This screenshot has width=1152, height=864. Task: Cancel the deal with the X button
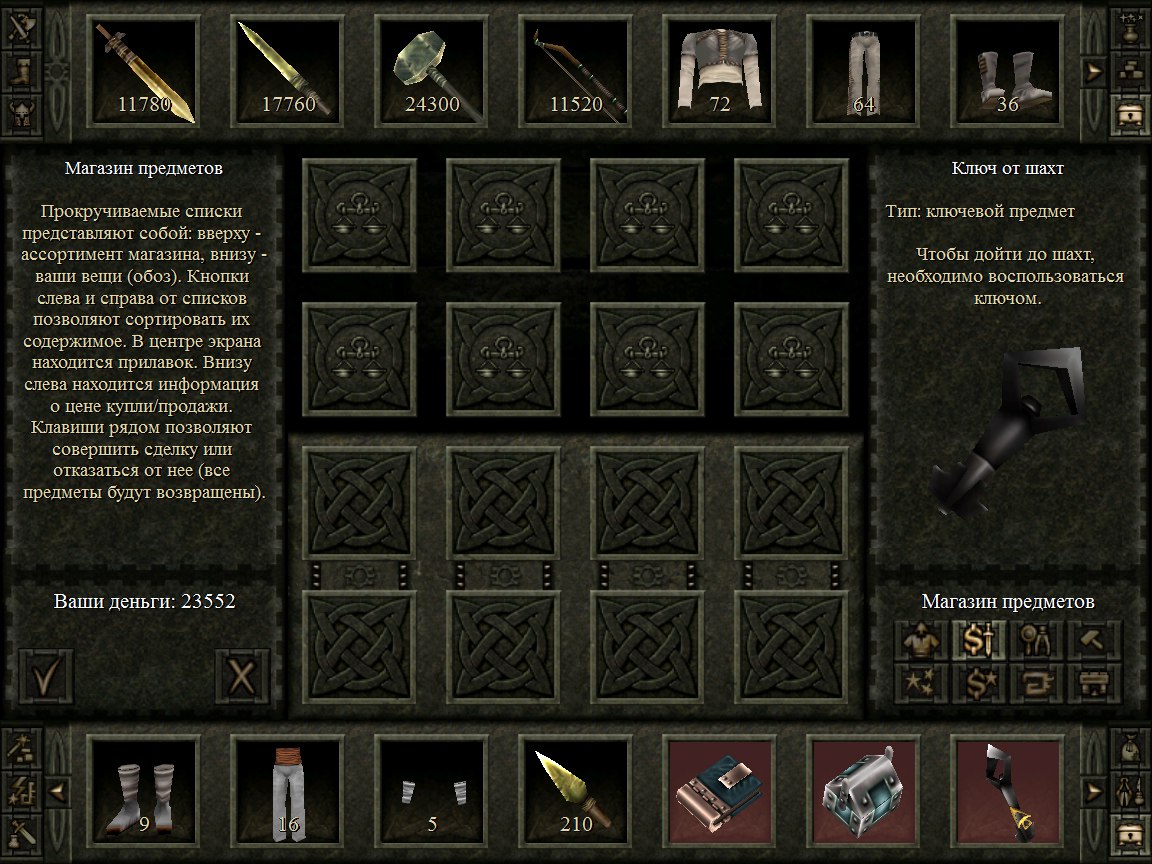(243, 679)
